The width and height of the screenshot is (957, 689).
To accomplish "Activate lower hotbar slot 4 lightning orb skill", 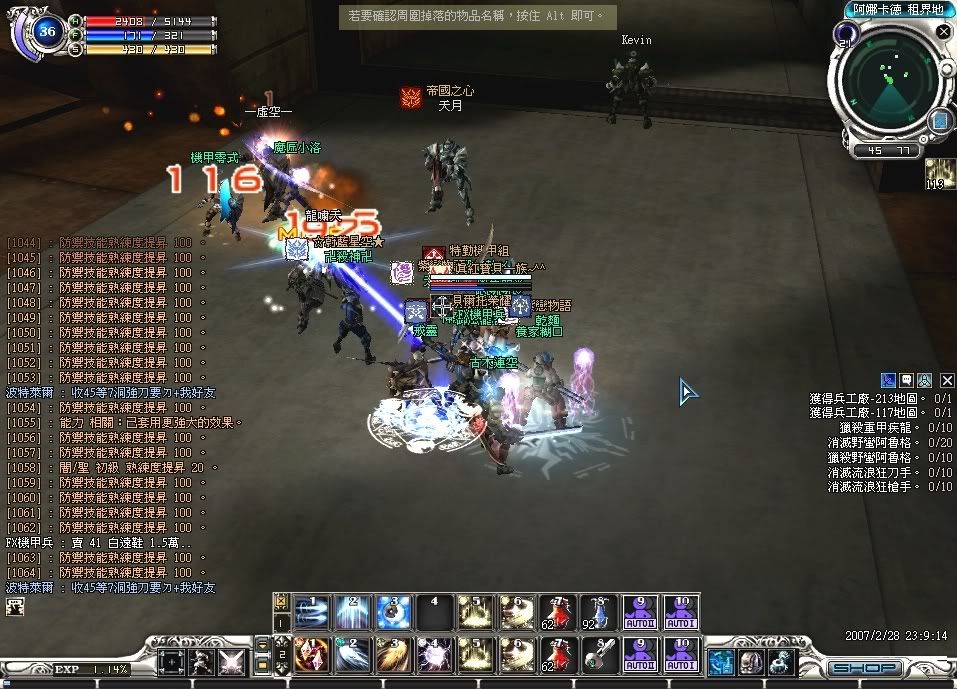I will click(x=434, y=655).
